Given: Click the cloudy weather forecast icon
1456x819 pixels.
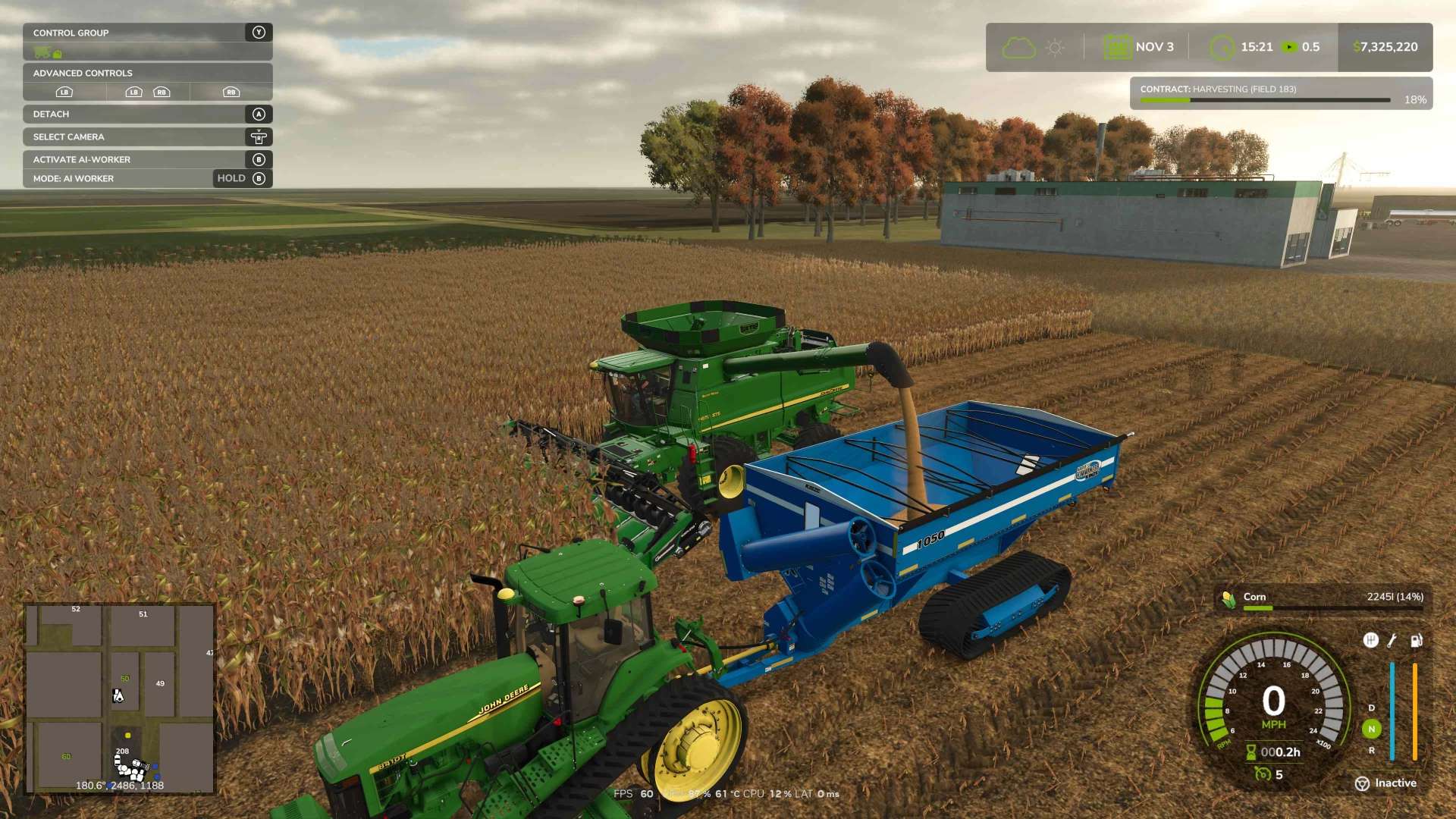Looking at the screenshot, I should tap(1018, 48).
